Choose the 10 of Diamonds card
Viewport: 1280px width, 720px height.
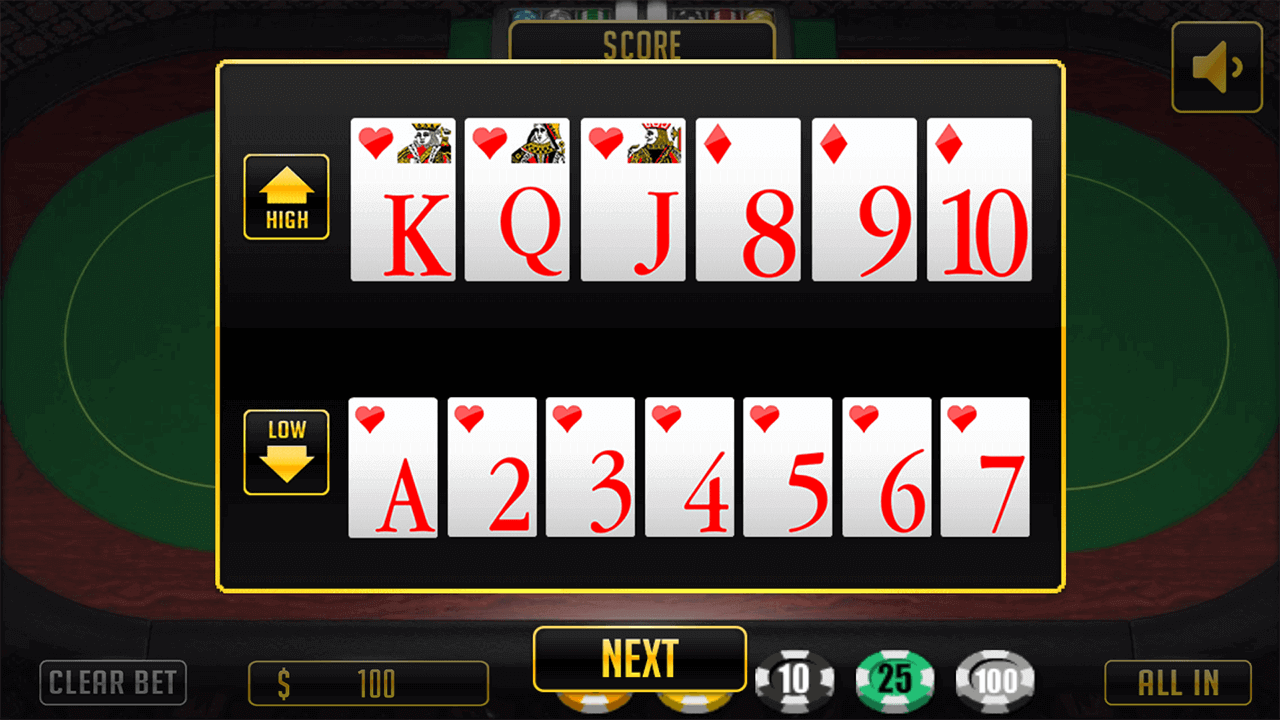[979, 199]
